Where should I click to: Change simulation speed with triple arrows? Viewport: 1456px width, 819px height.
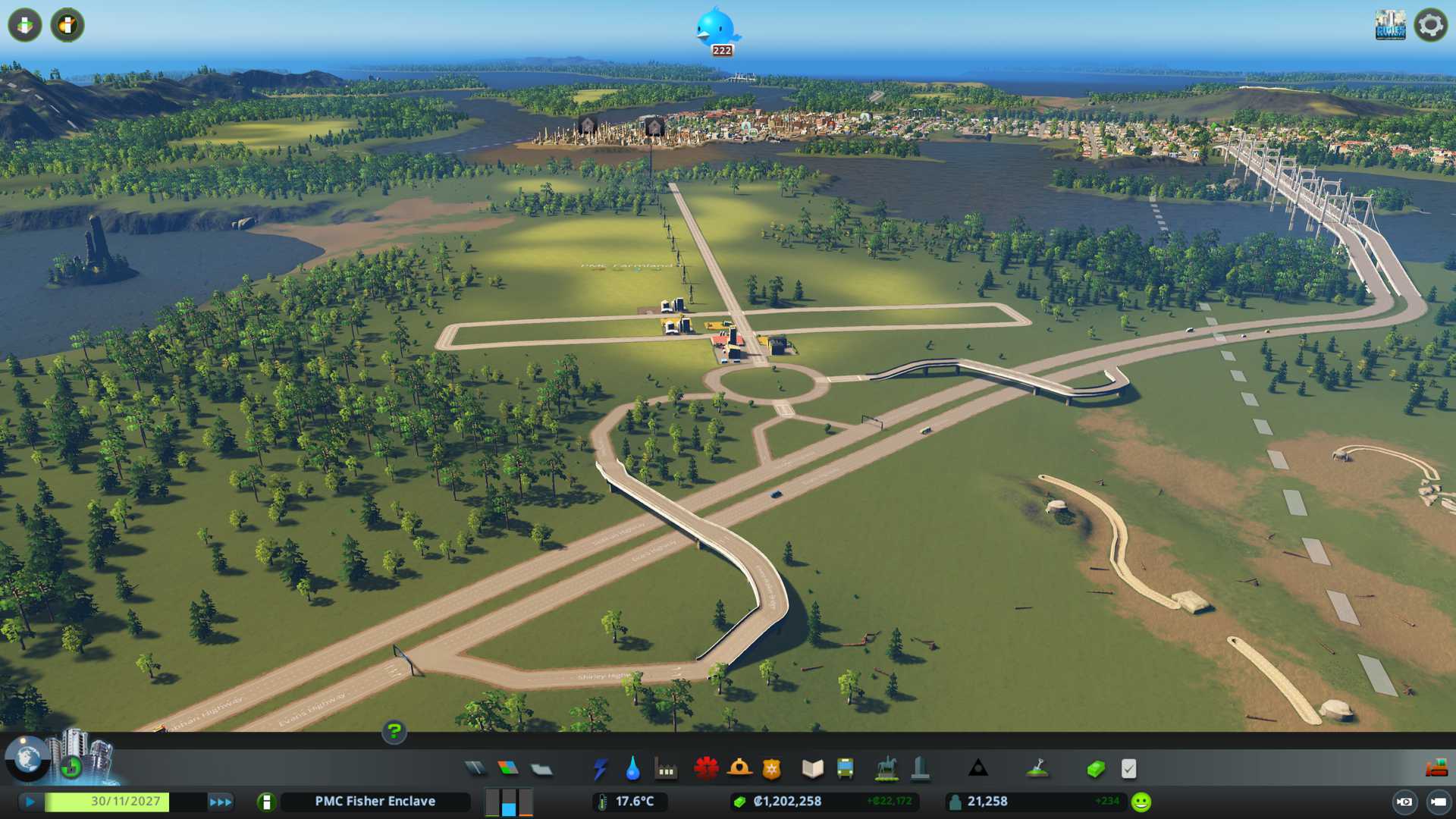tap(221, 802)
